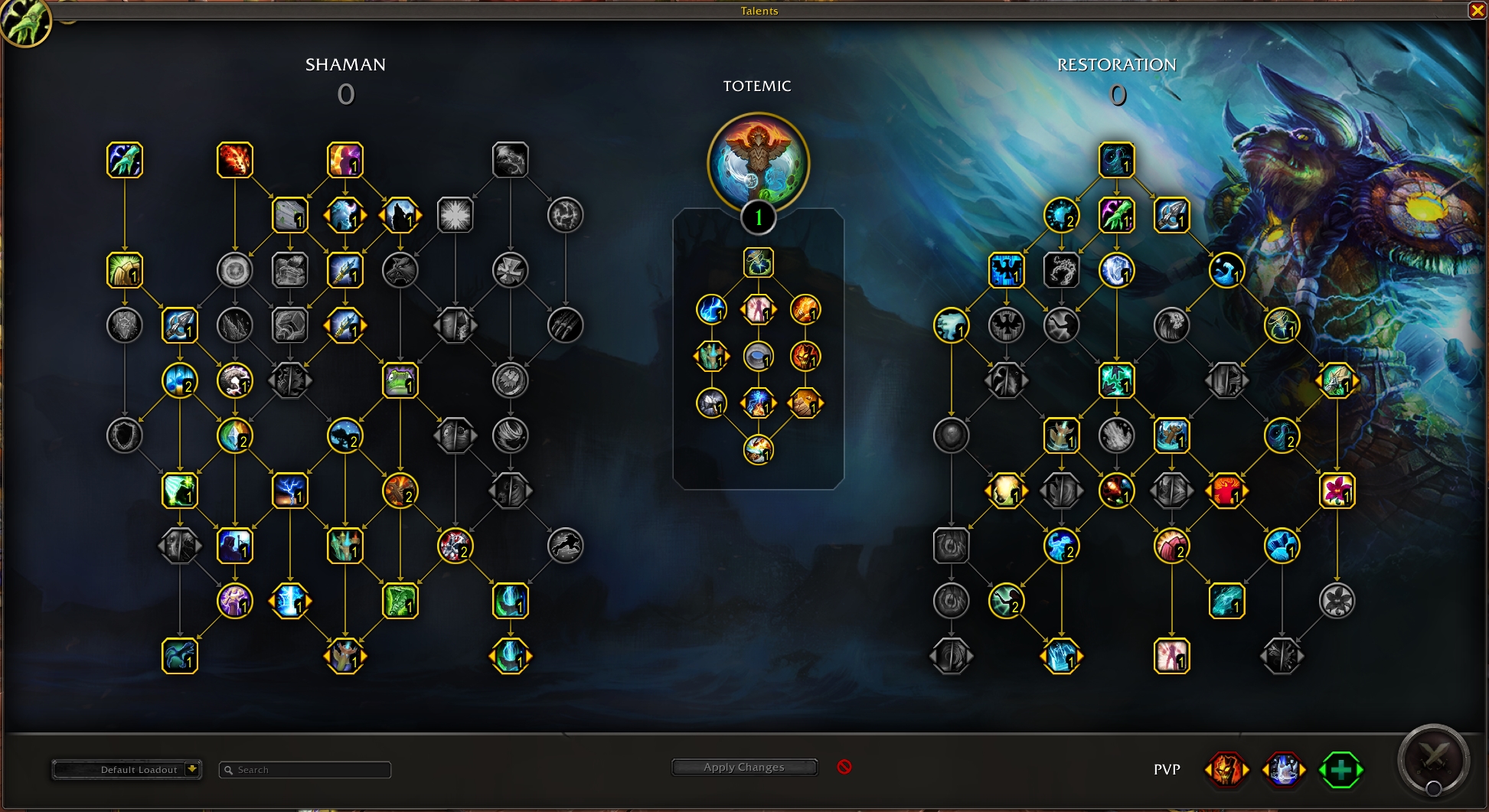Screen dimensions: 1489x812
Task: Click the shaman character portrait in the top-left corner
Action: click(x=25, y=23)
